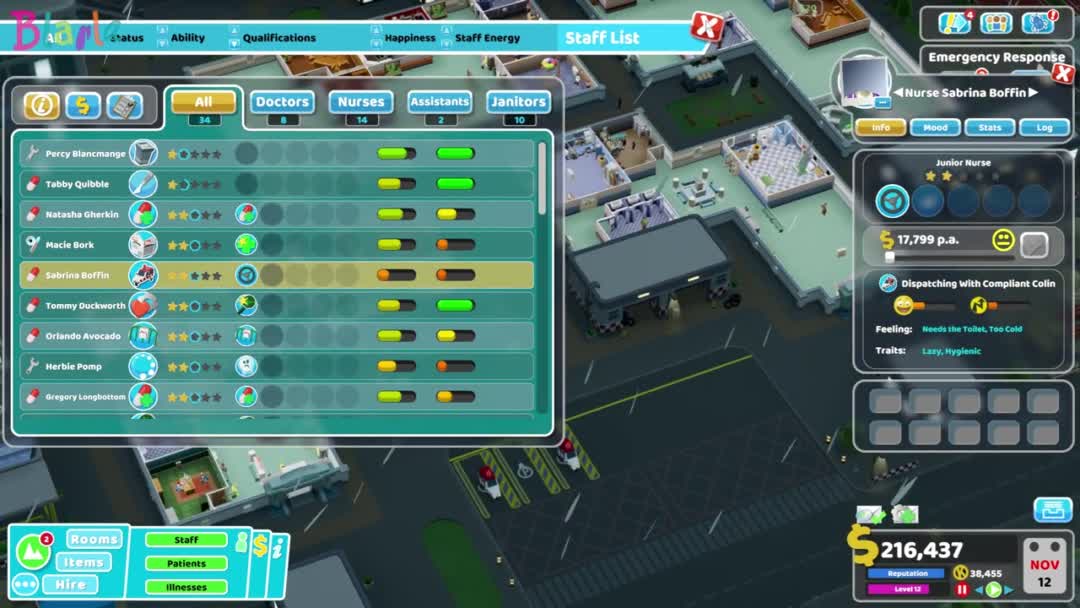Pause the game with the red button
This screenshot has width=1080, height=608.
pos(962,590)
